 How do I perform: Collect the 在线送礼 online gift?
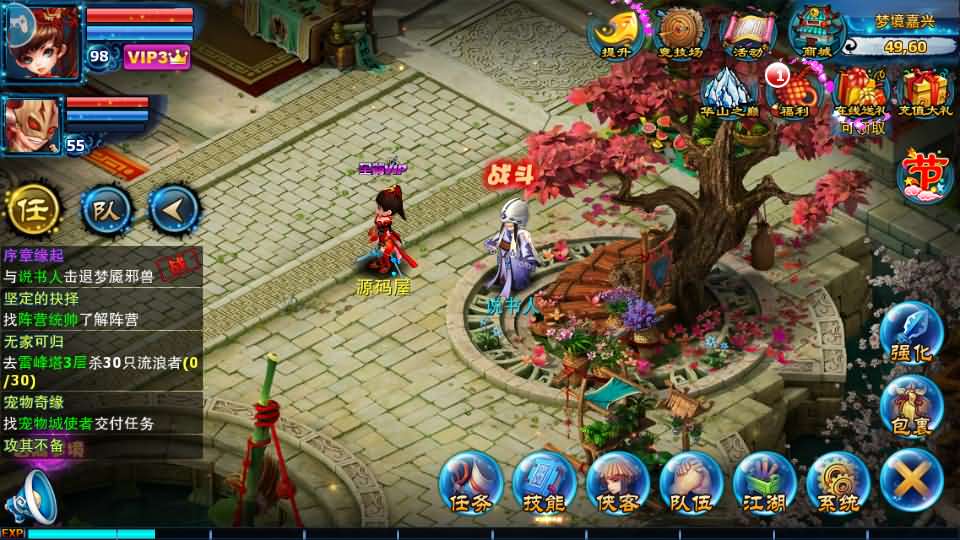[x=861, y=94]
